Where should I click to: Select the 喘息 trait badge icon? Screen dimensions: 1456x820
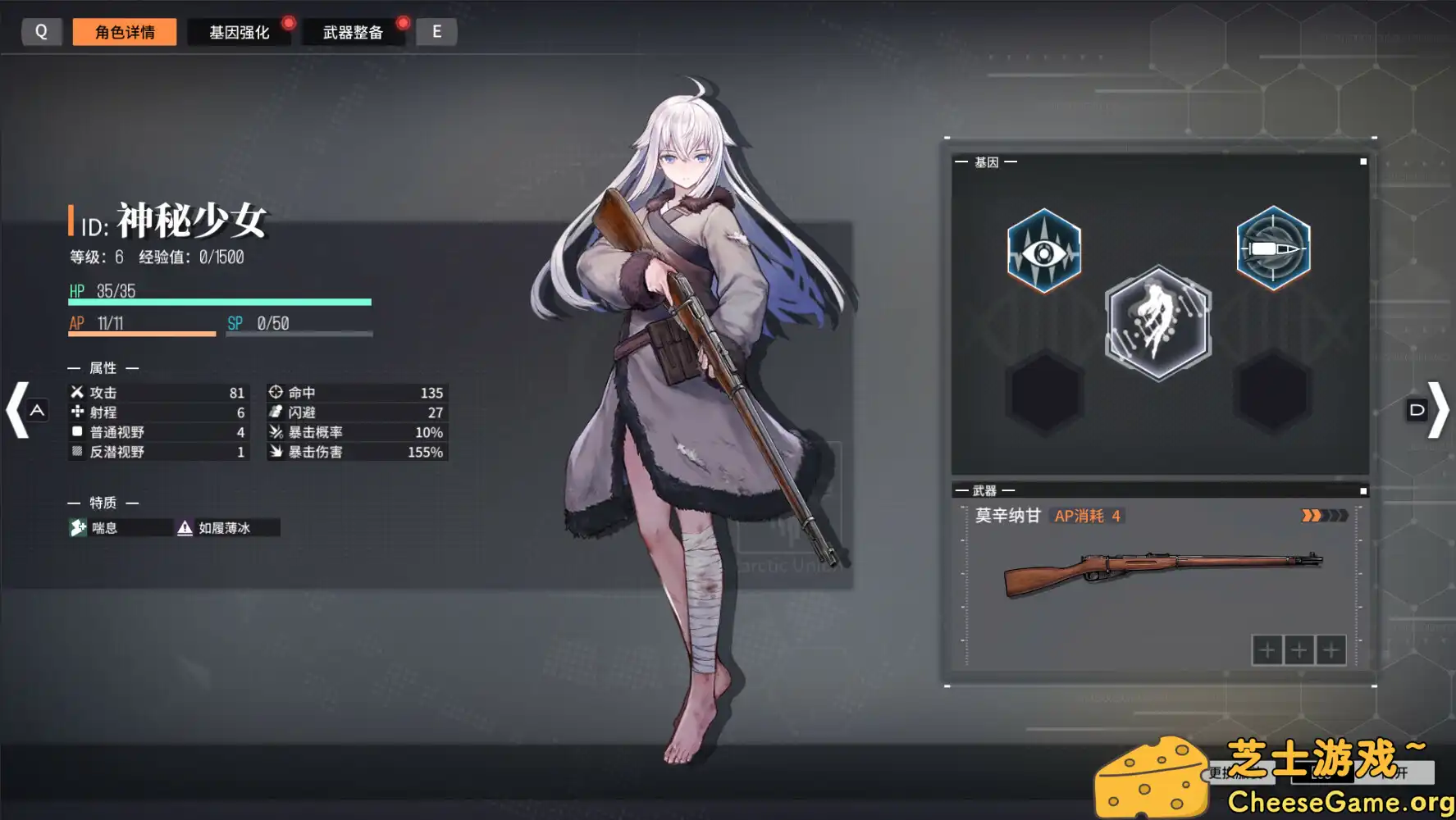point(78,527)
